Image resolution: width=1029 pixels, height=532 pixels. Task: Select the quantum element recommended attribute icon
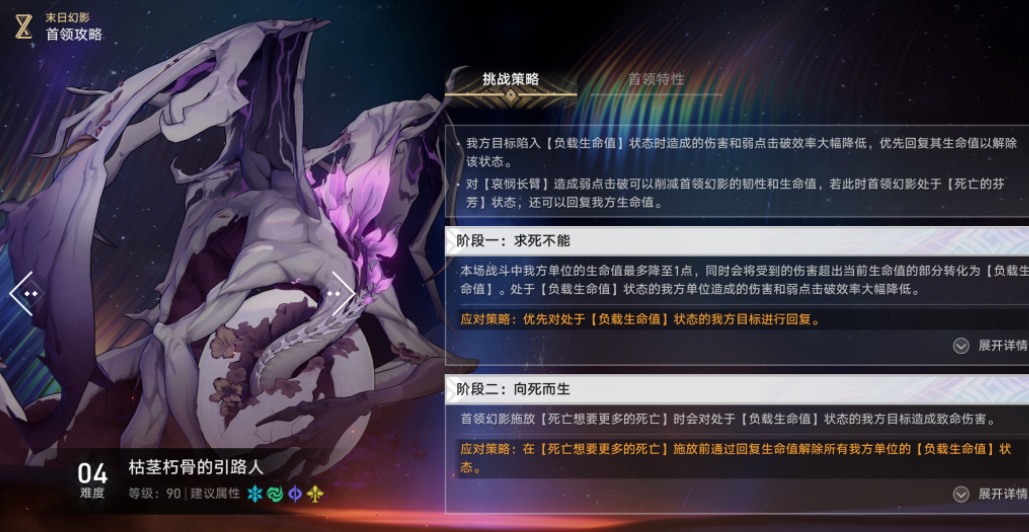(x=295, y=494)
